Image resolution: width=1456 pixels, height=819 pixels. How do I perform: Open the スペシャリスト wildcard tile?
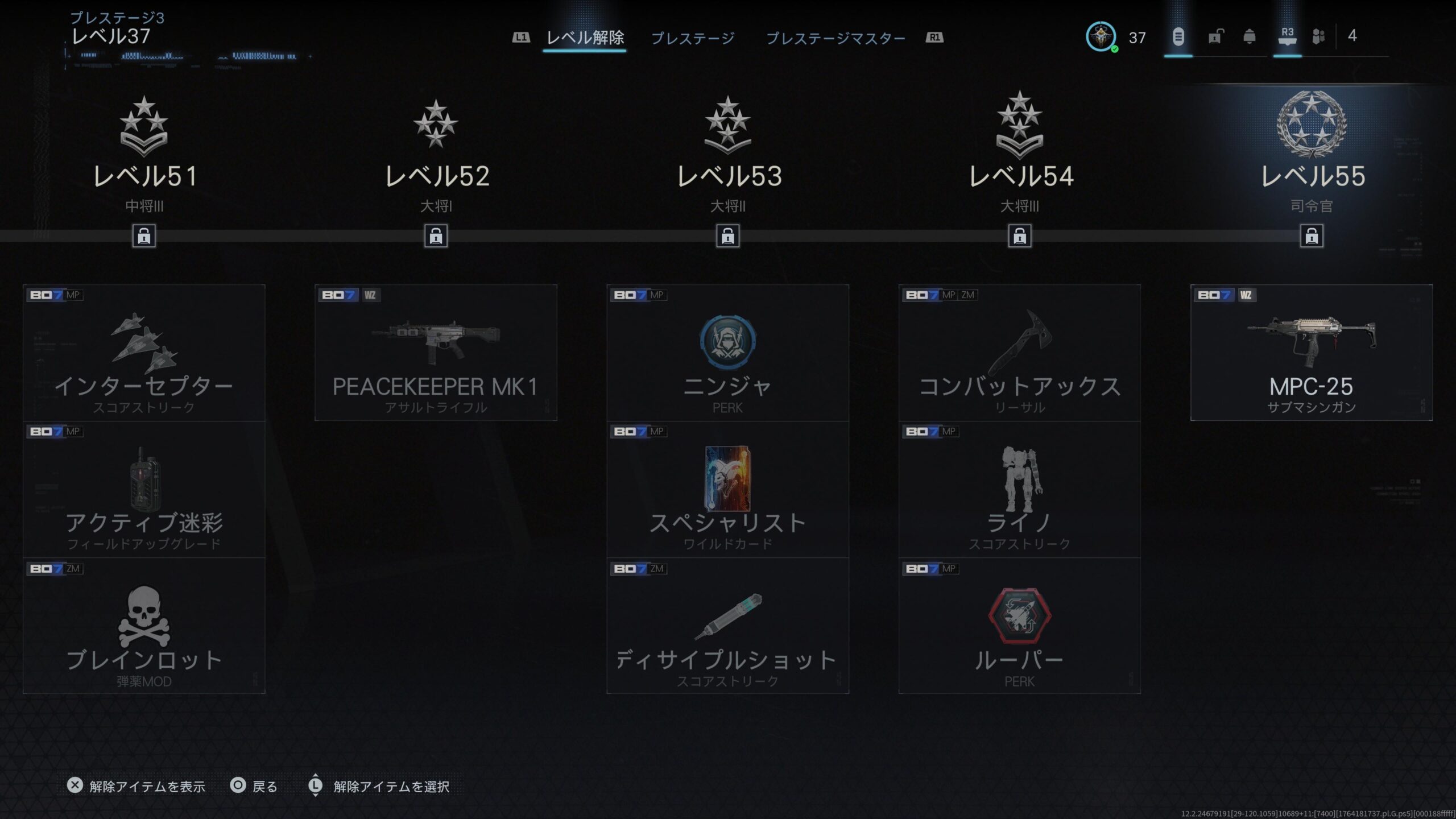click(727, 489)
